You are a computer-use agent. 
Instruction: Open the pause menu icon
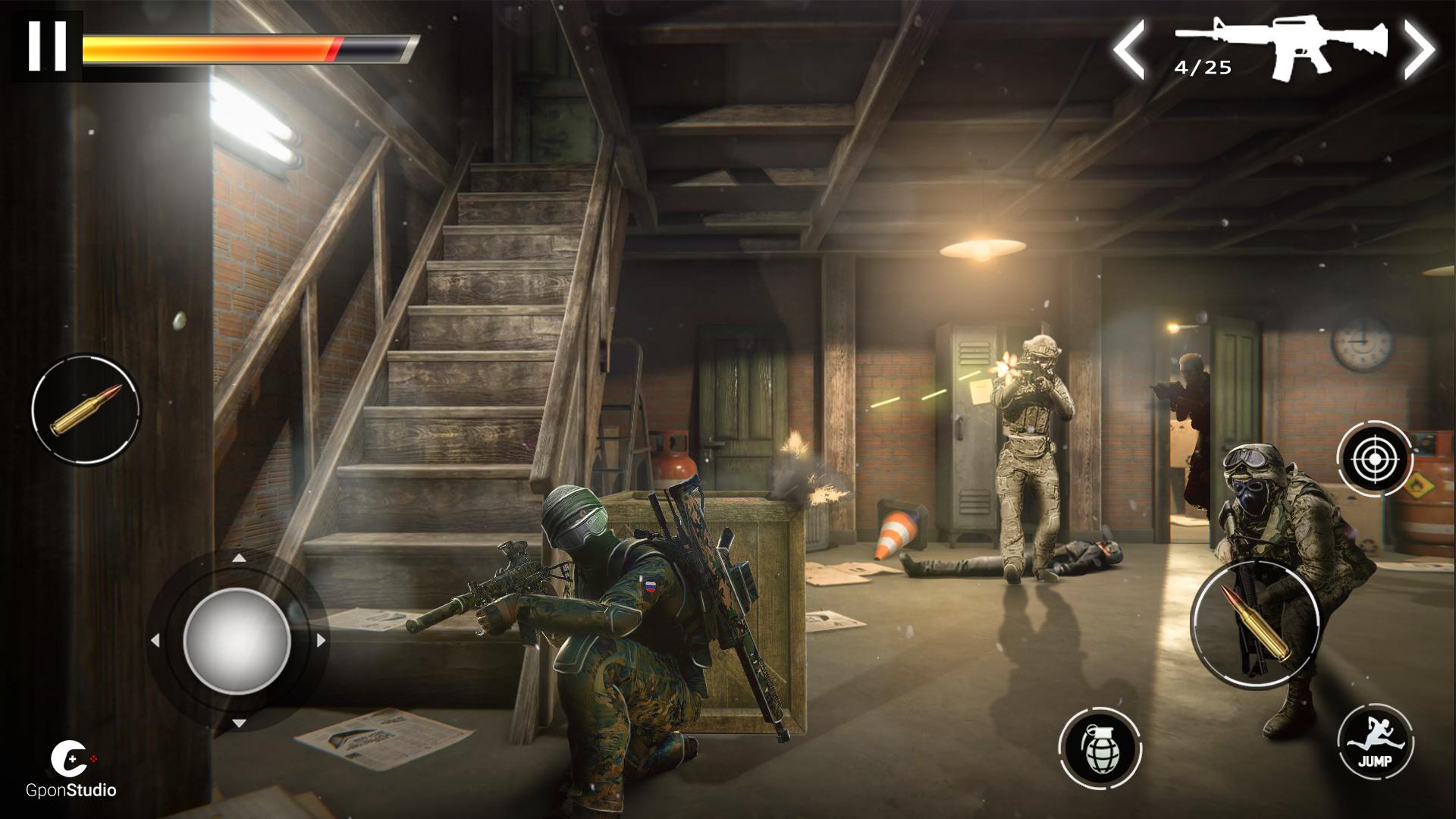47,44
